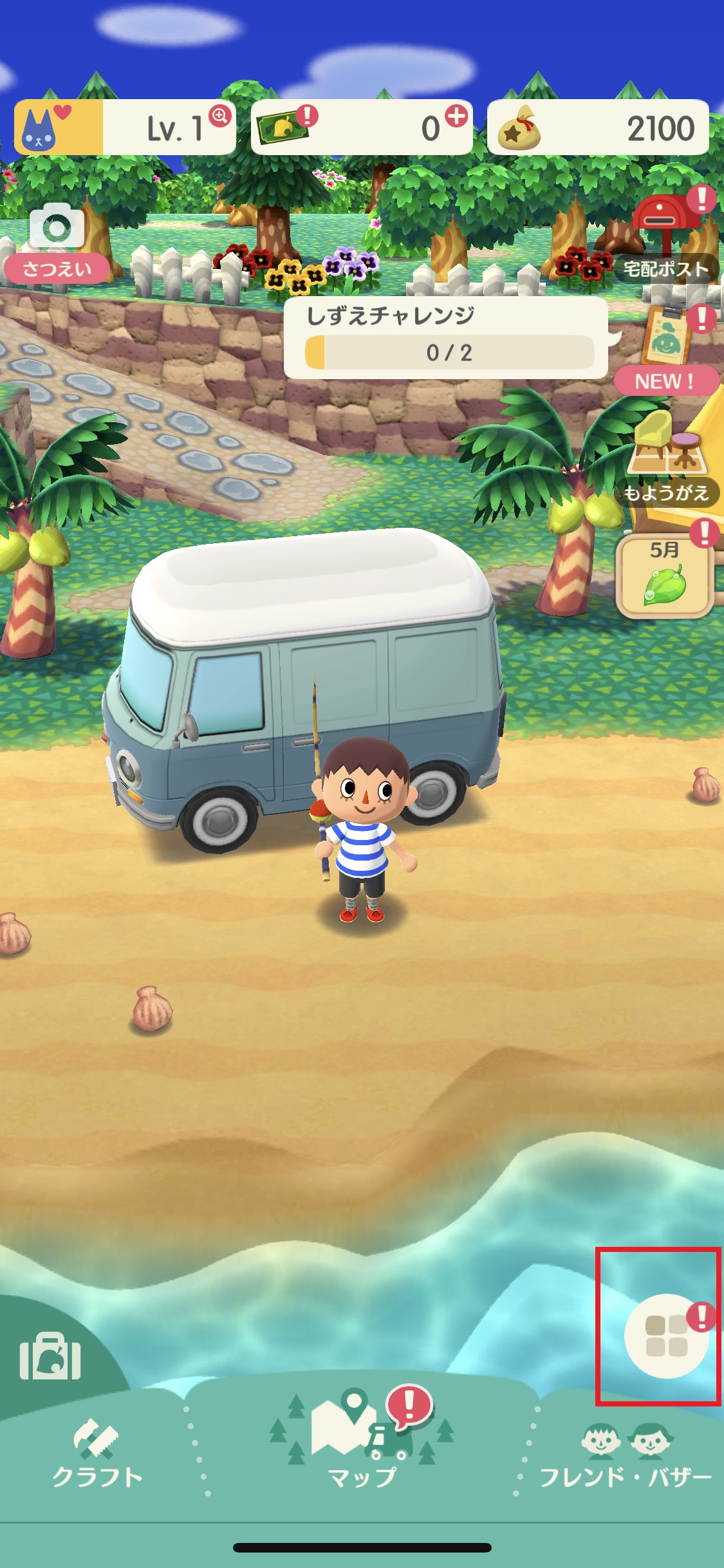
Task: Add Leaf Tickets with the plus button
Action: pos(456,117)
